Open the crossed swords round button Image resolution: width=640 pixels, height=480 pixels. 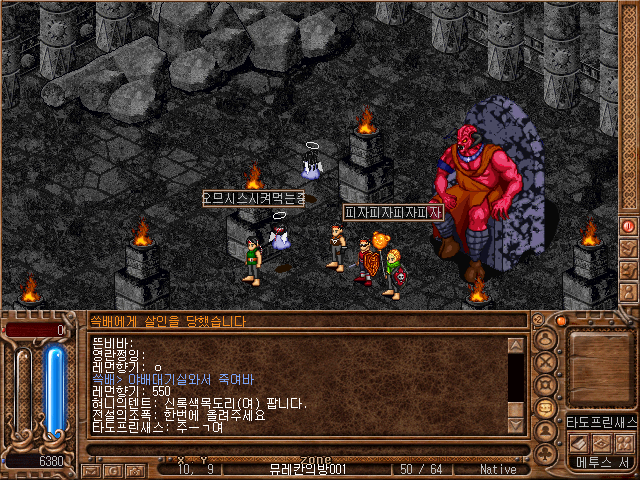(547, 362)
